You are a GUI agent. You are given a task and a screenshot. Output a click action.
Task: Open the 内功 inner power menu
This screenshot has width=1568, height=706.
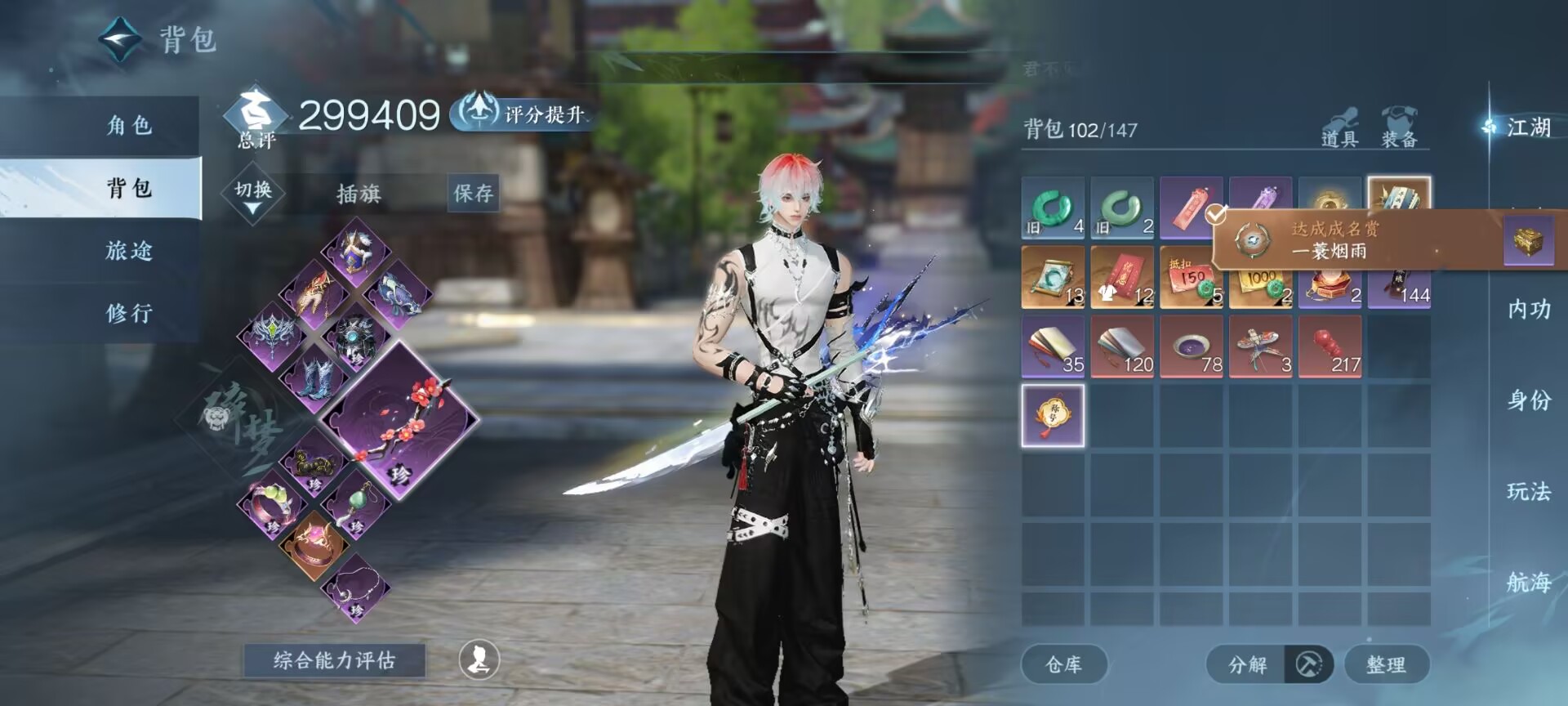point(1528,309)
